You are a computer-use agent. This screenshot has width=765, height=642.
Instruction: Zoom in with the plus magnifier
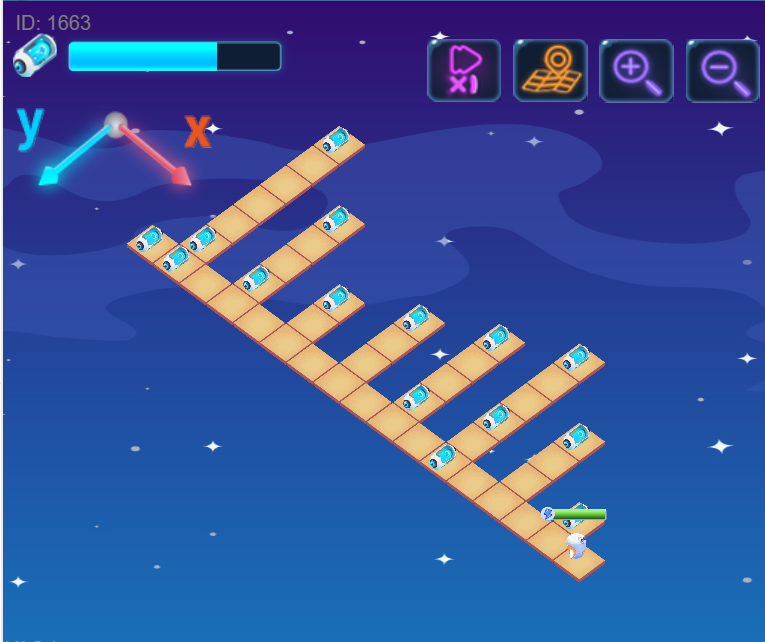click(x=636, y=70)
